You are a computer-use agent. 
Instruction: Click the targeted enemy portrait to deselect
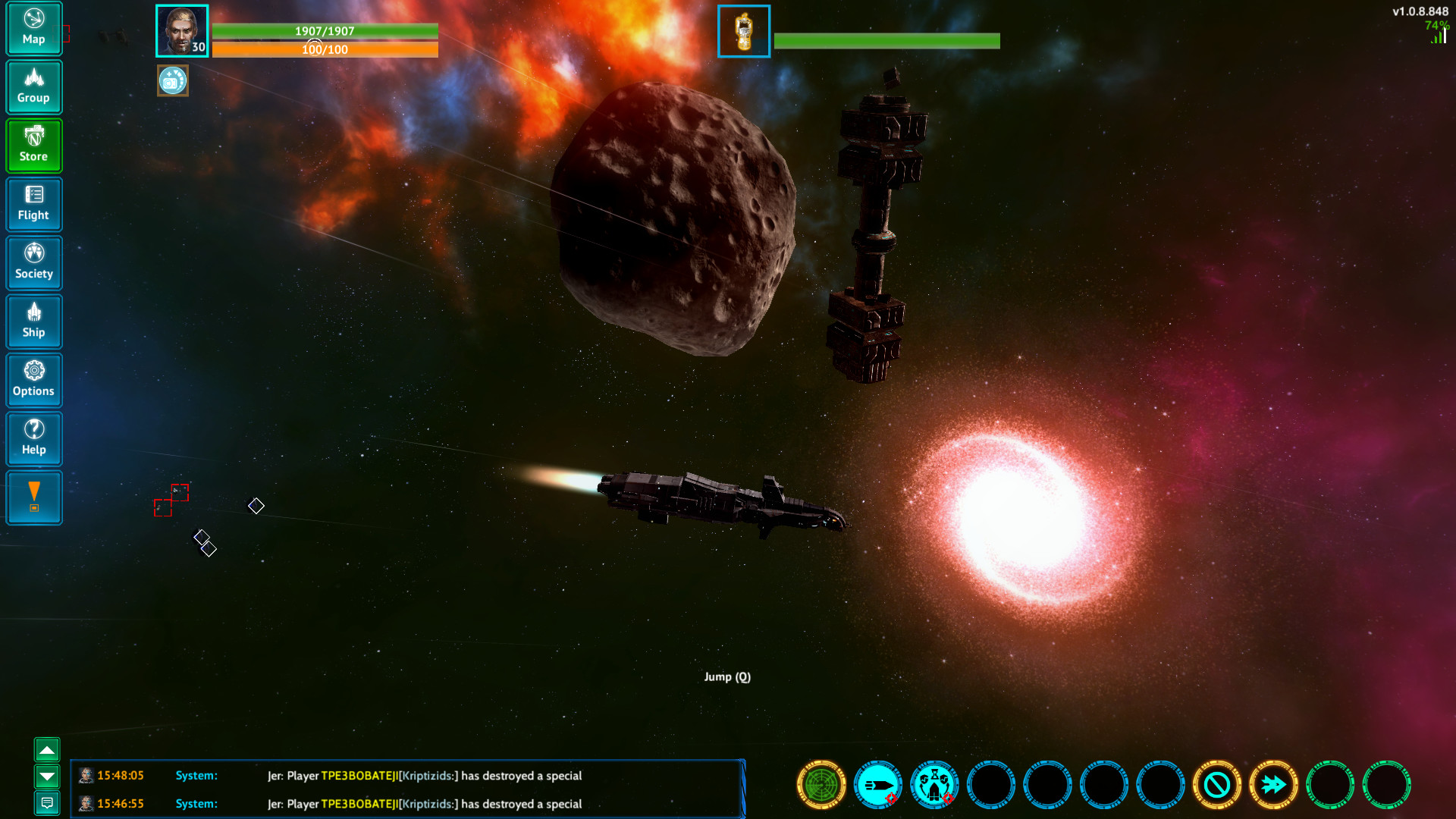pyautogui.click(x=743, y=31)
